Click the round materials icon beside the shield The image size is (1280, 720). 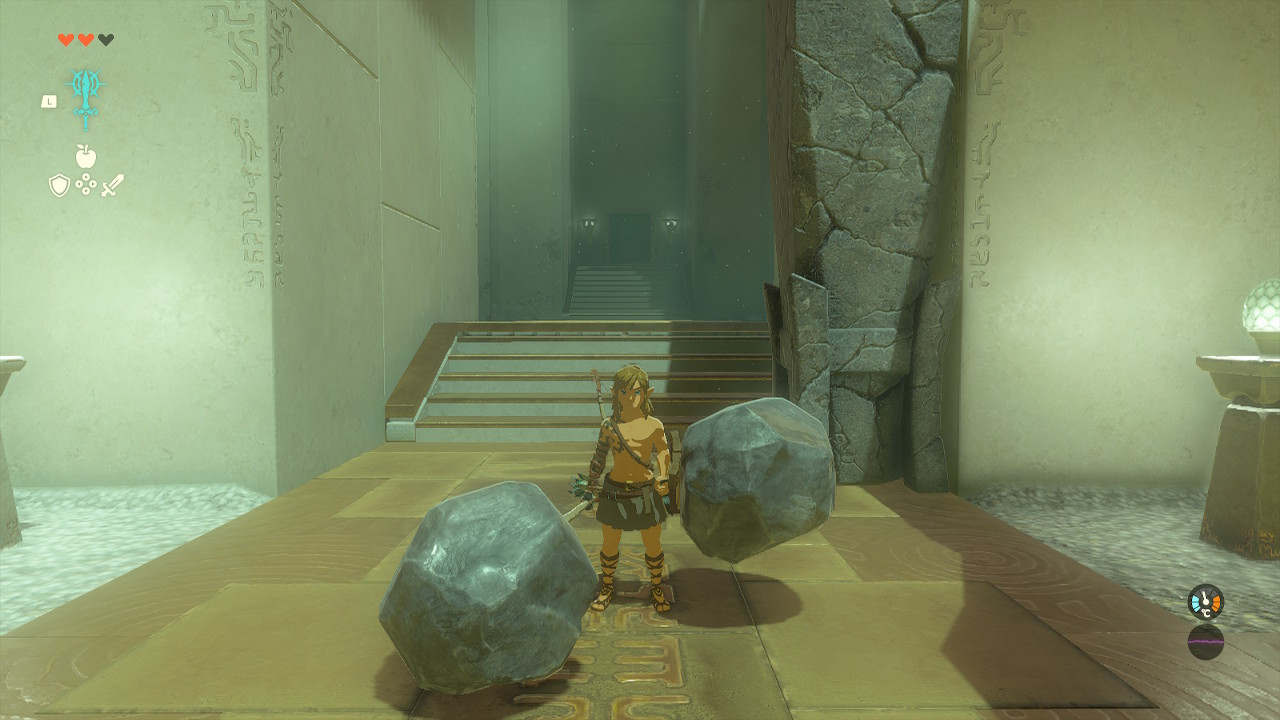coord(86,183)
